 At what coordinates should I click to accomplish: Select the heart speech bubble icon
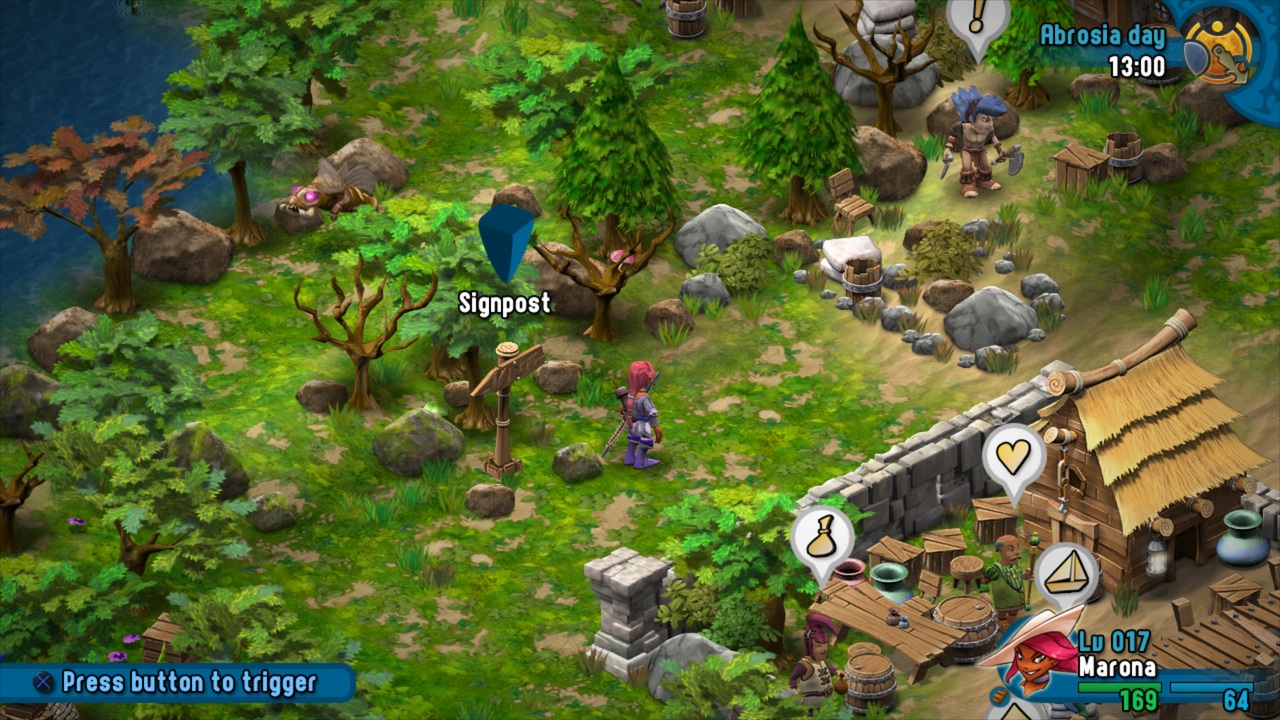point(1014,458)
